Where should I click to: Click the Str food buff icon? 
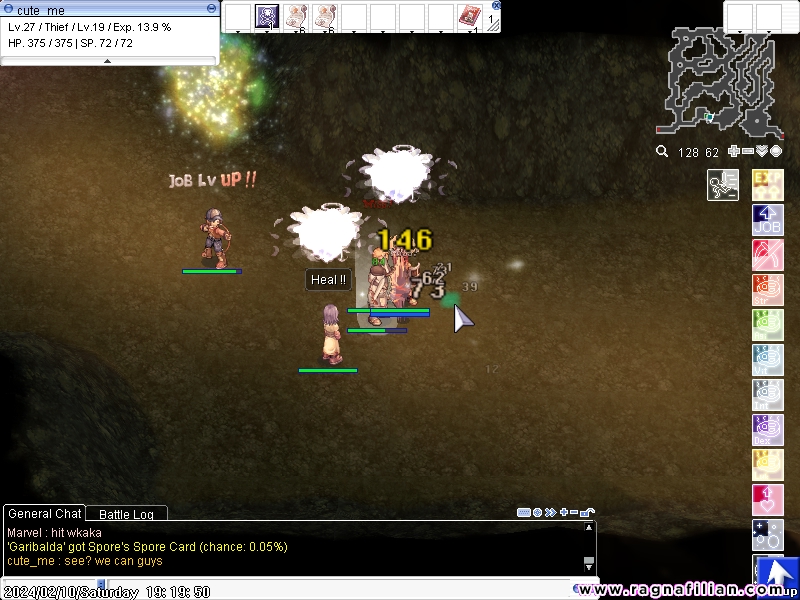click(x=767, y=290)
